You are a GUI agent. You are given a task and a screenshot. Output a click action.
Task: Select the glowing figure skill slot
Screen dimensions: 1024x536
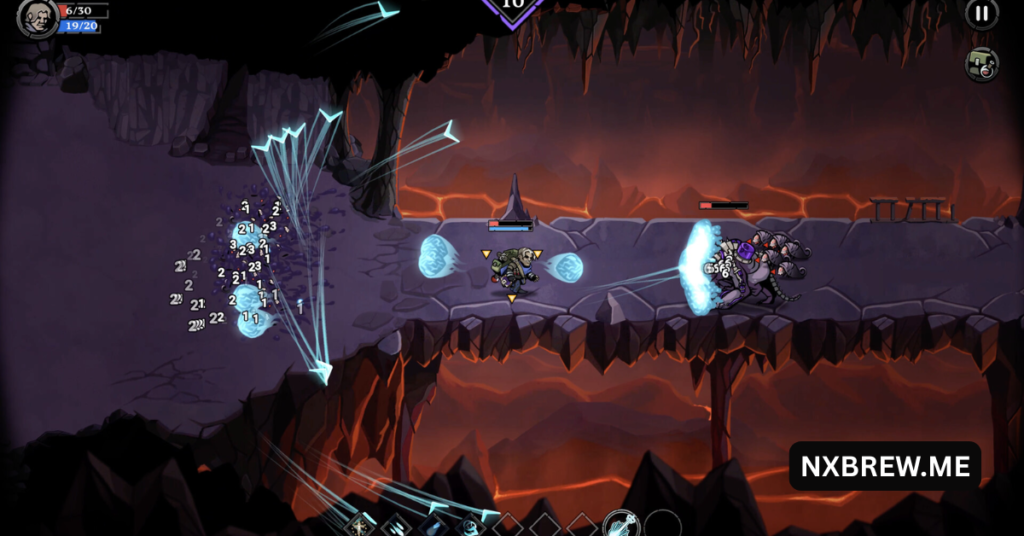coord(360,523)
